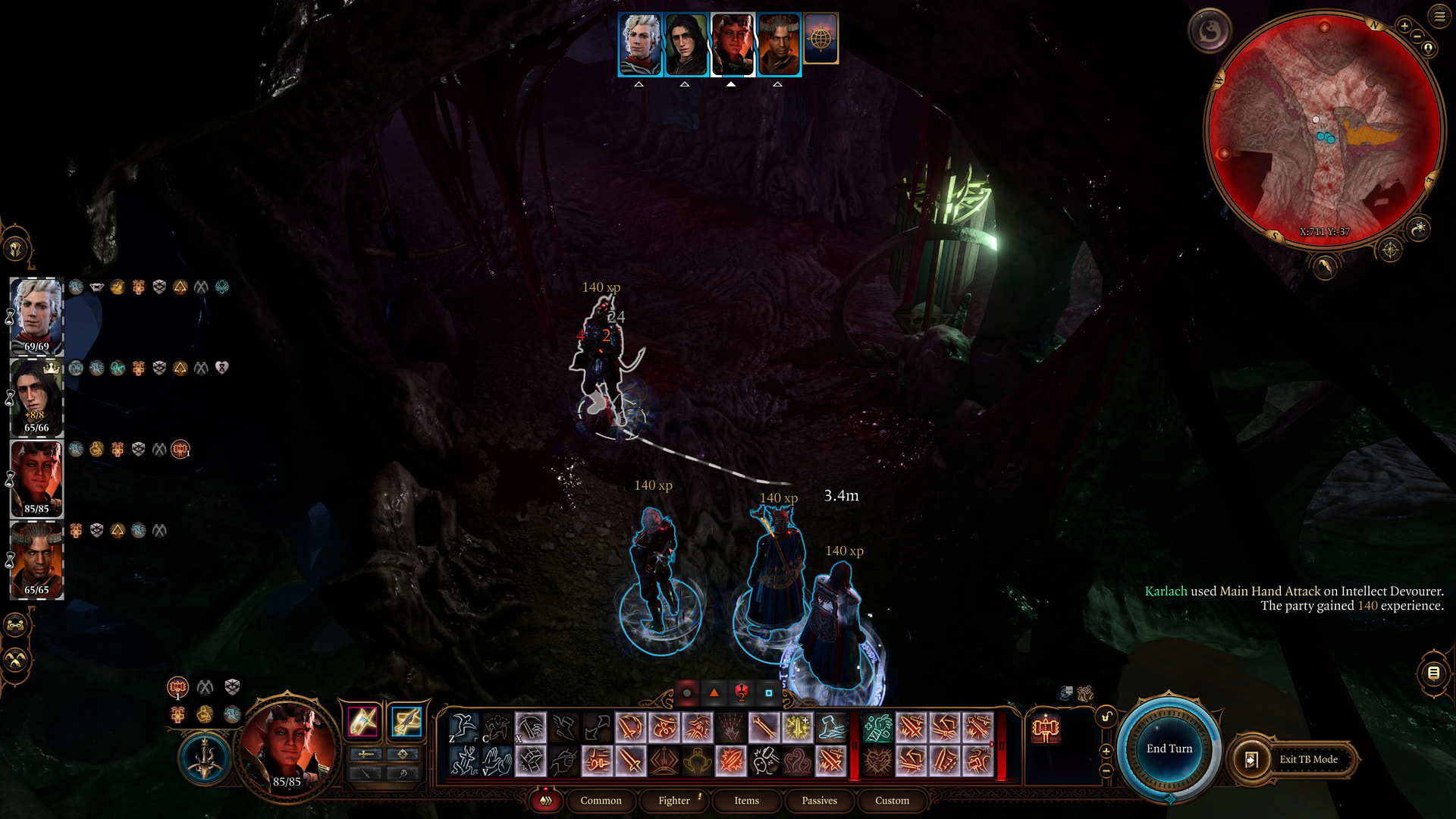
Task: Open the Fighter actions tab
Action: coord(673,801)
